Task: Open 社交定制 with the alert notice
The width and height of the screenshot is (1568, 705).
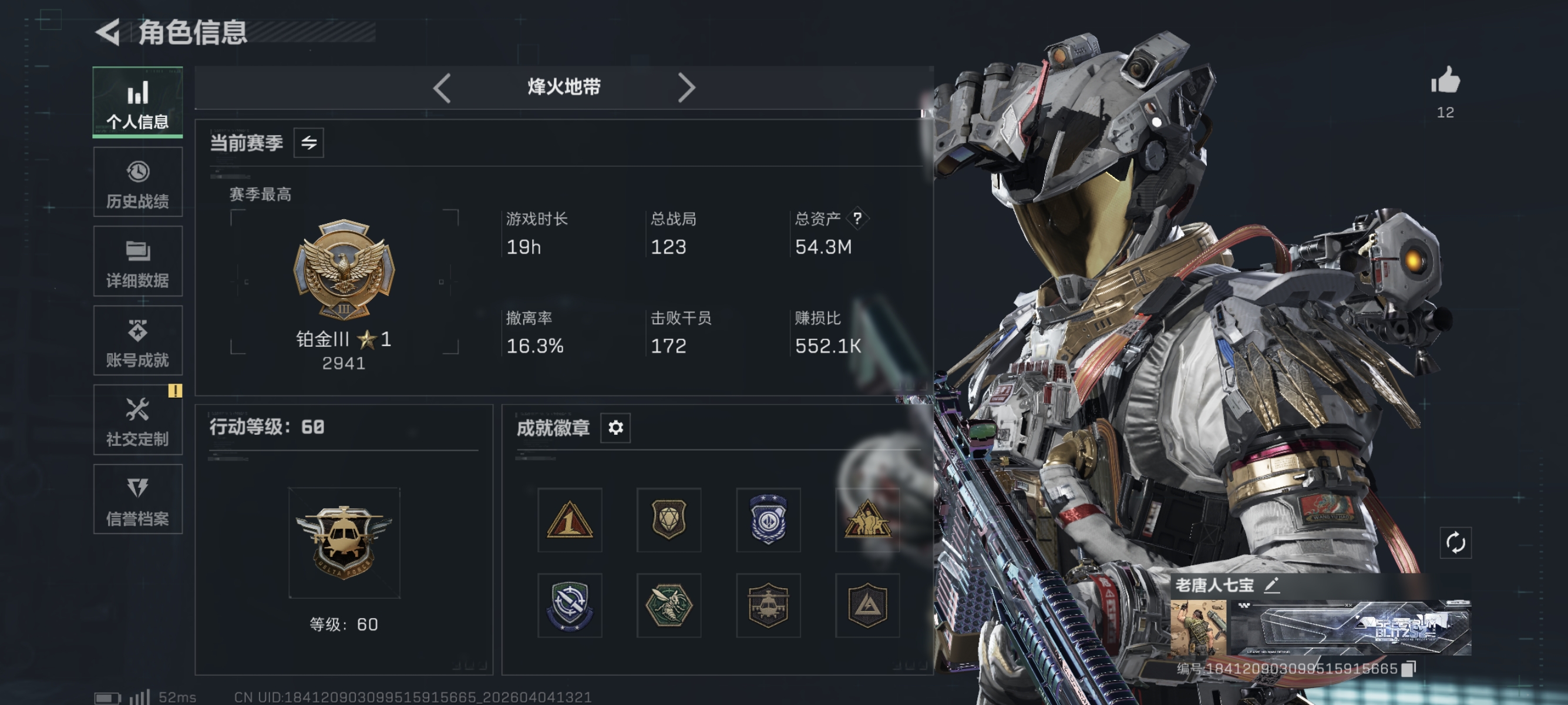Action: pyautogui.click(x=137, y=420)
